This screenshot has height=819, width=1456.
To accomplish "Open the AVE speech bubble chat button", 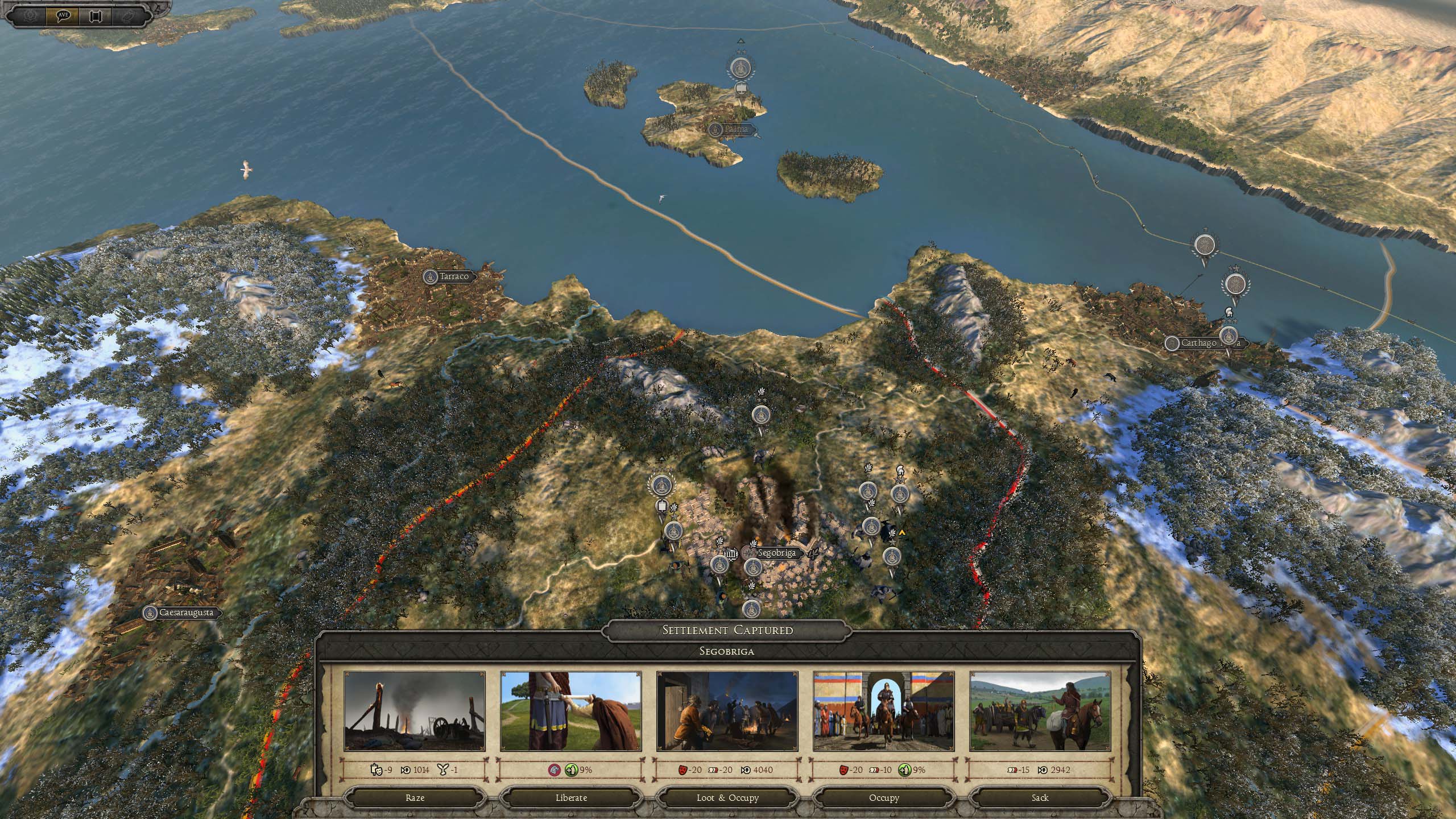I will coord(63,16).
